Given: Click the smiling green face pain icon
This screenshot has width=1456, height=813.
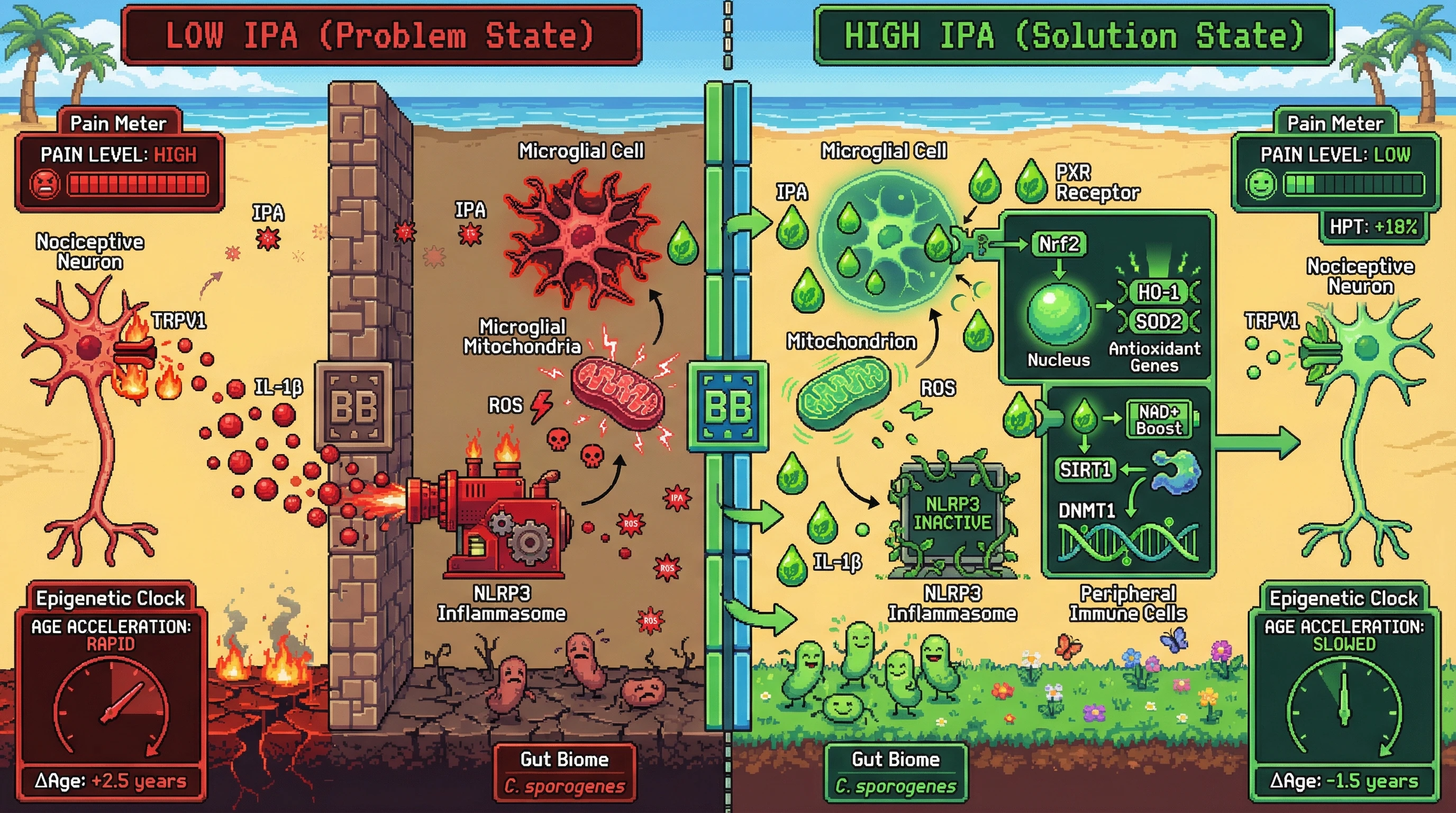Looking at the screenshot, I should 1261,184.
